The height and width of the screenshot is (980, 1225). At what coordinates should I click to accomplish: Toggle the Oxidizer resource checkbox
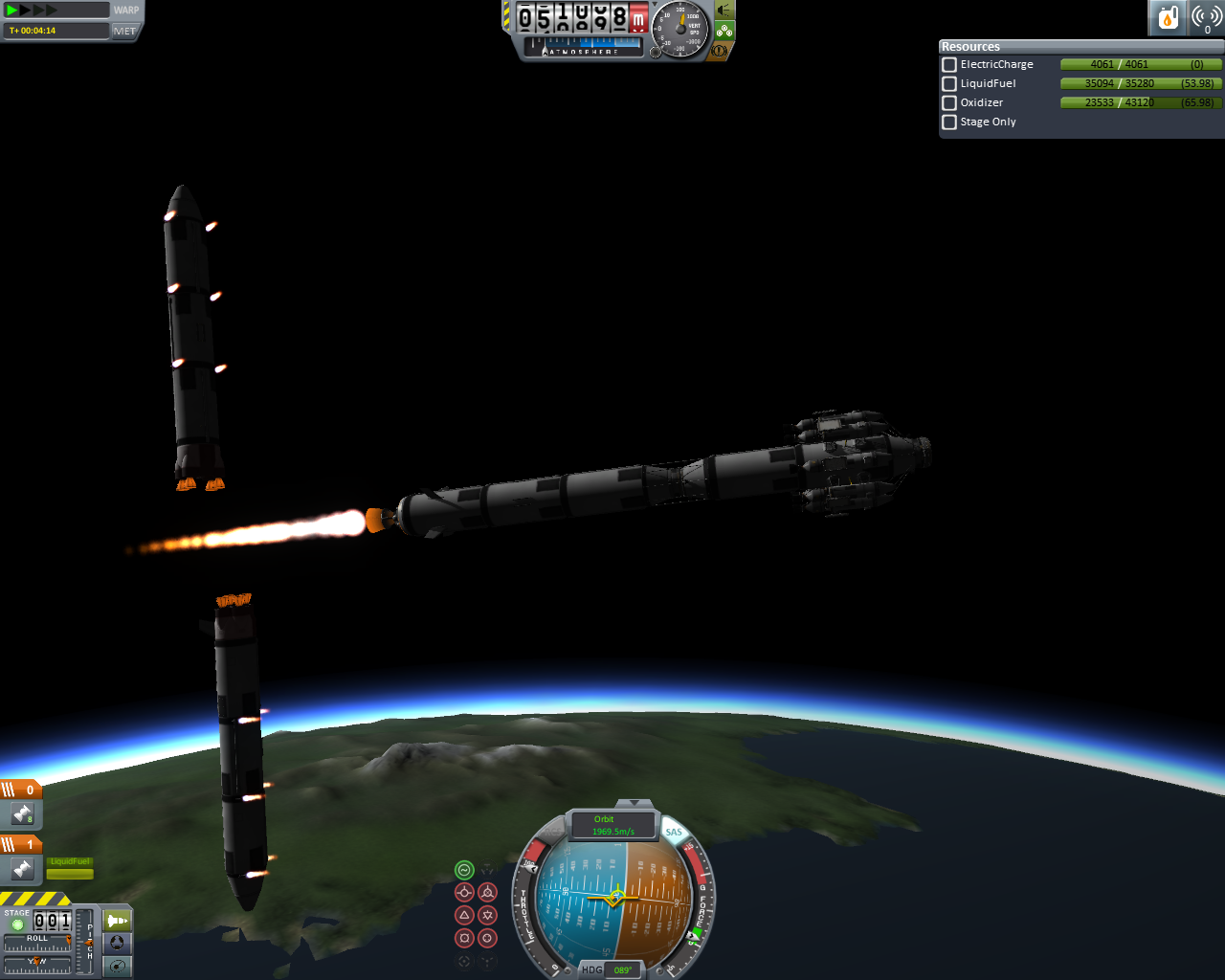pyautogui.click(x=949, y=103)
